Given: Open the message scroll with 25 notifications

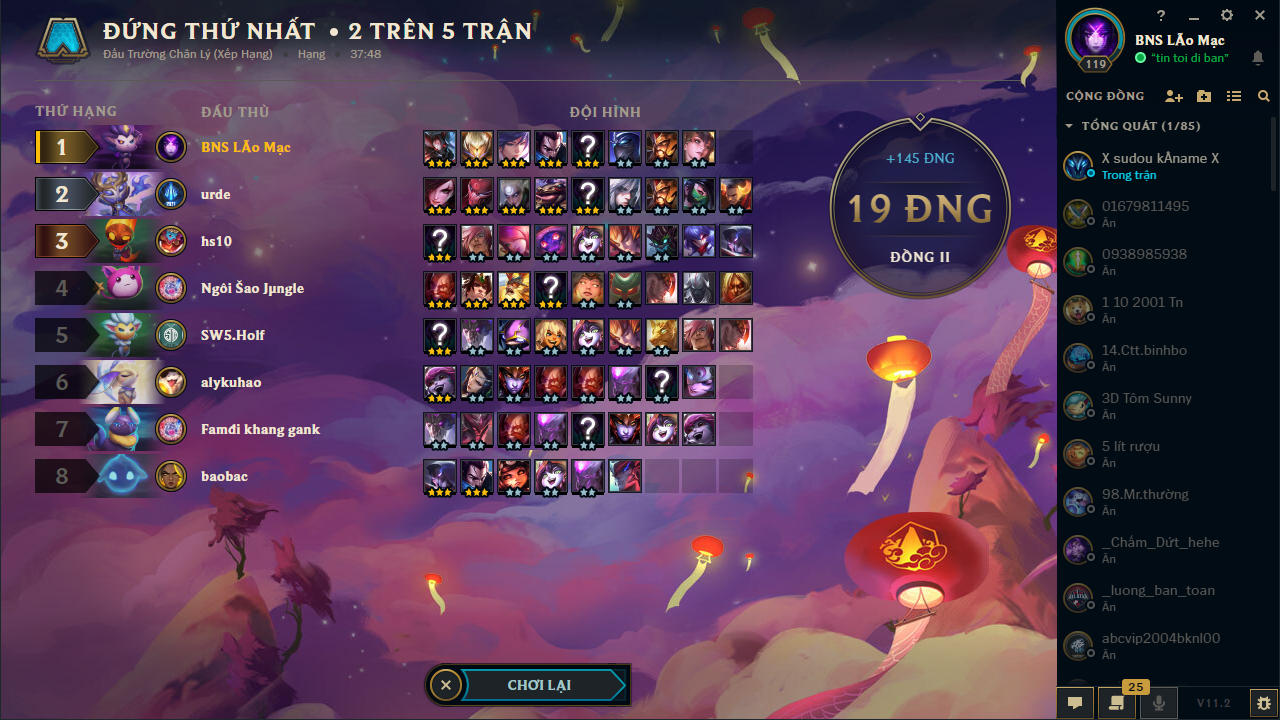Looking at the screenshot, I should click(1117, 703).
